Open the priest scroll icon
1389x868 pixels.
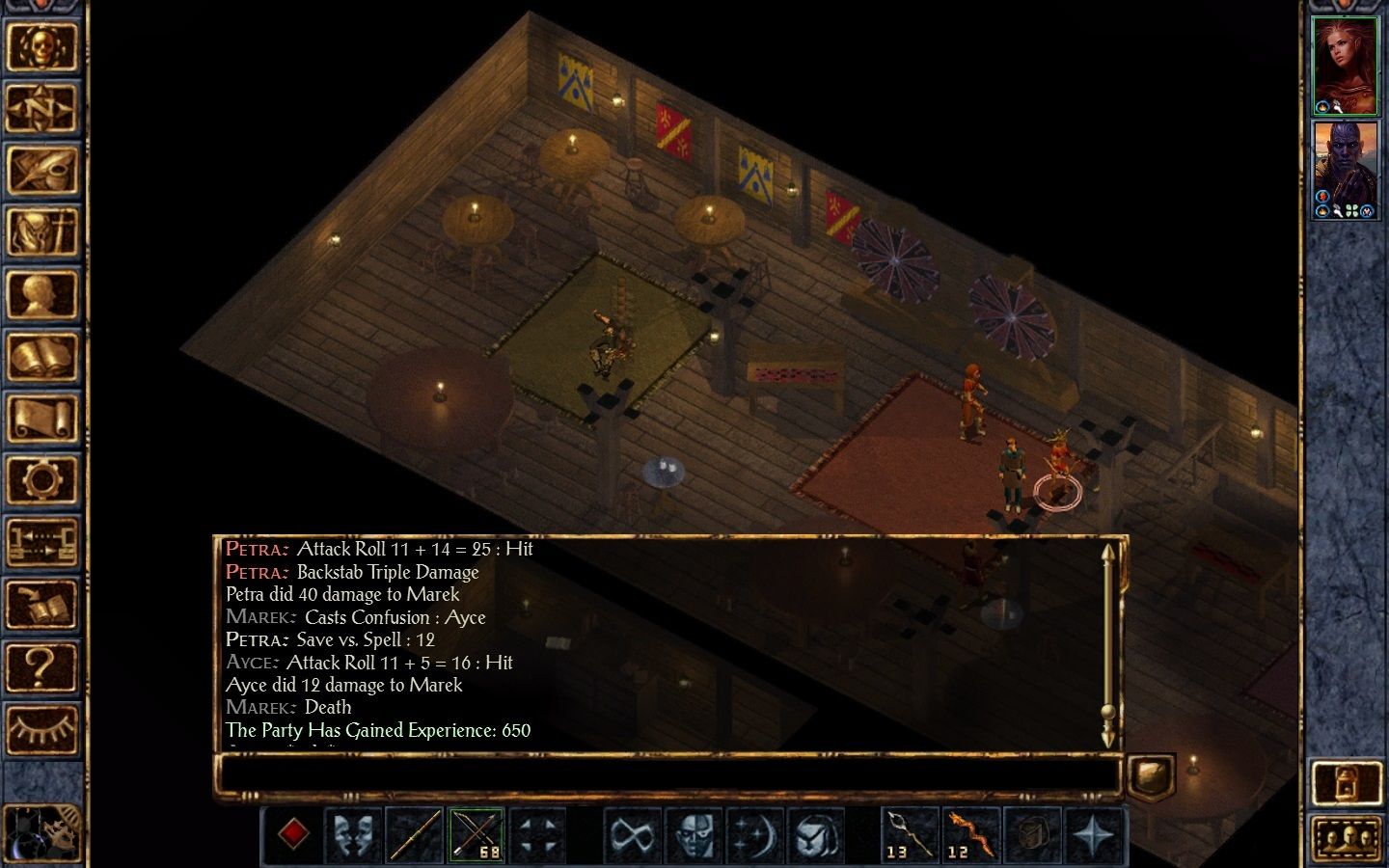click(x=46, y=417)
